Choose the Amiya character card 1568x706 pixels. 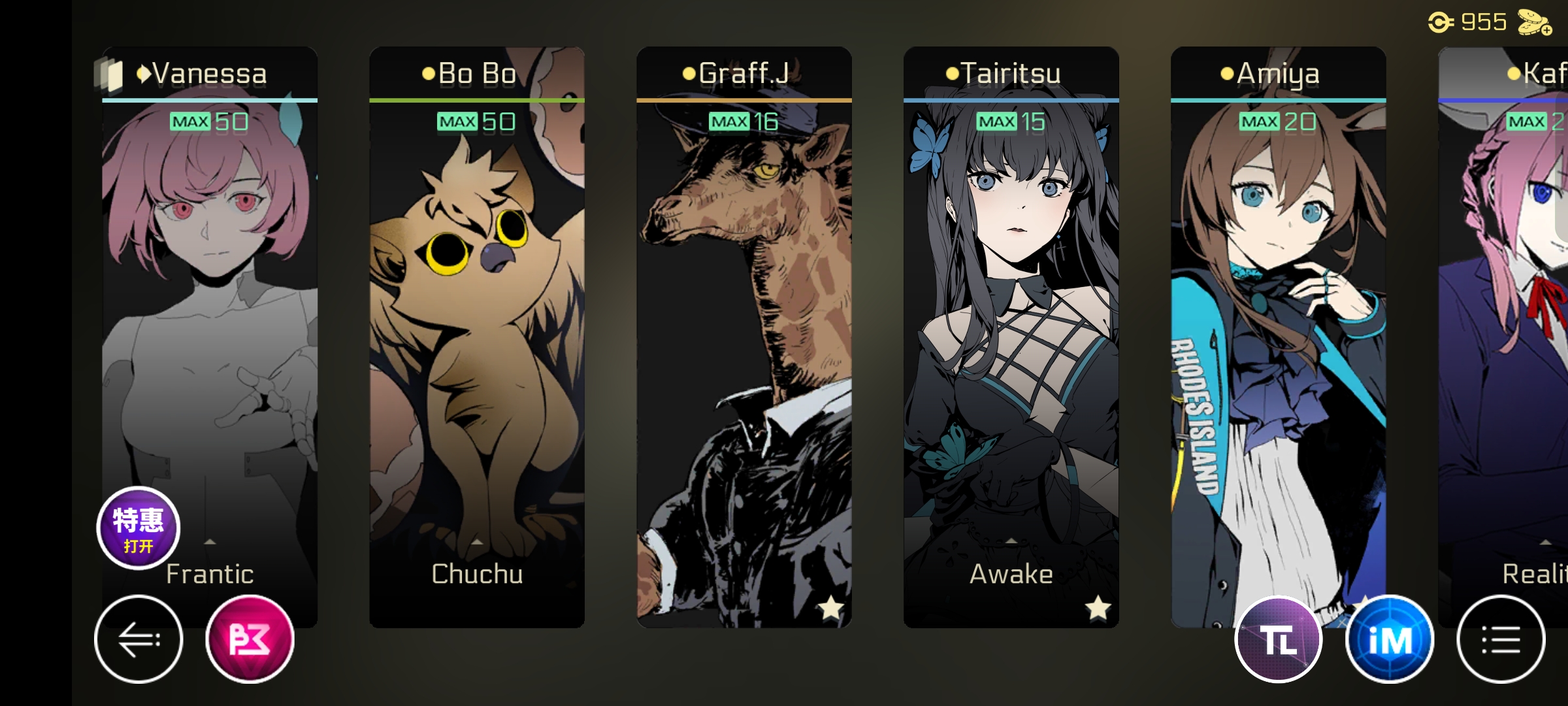1278,327
